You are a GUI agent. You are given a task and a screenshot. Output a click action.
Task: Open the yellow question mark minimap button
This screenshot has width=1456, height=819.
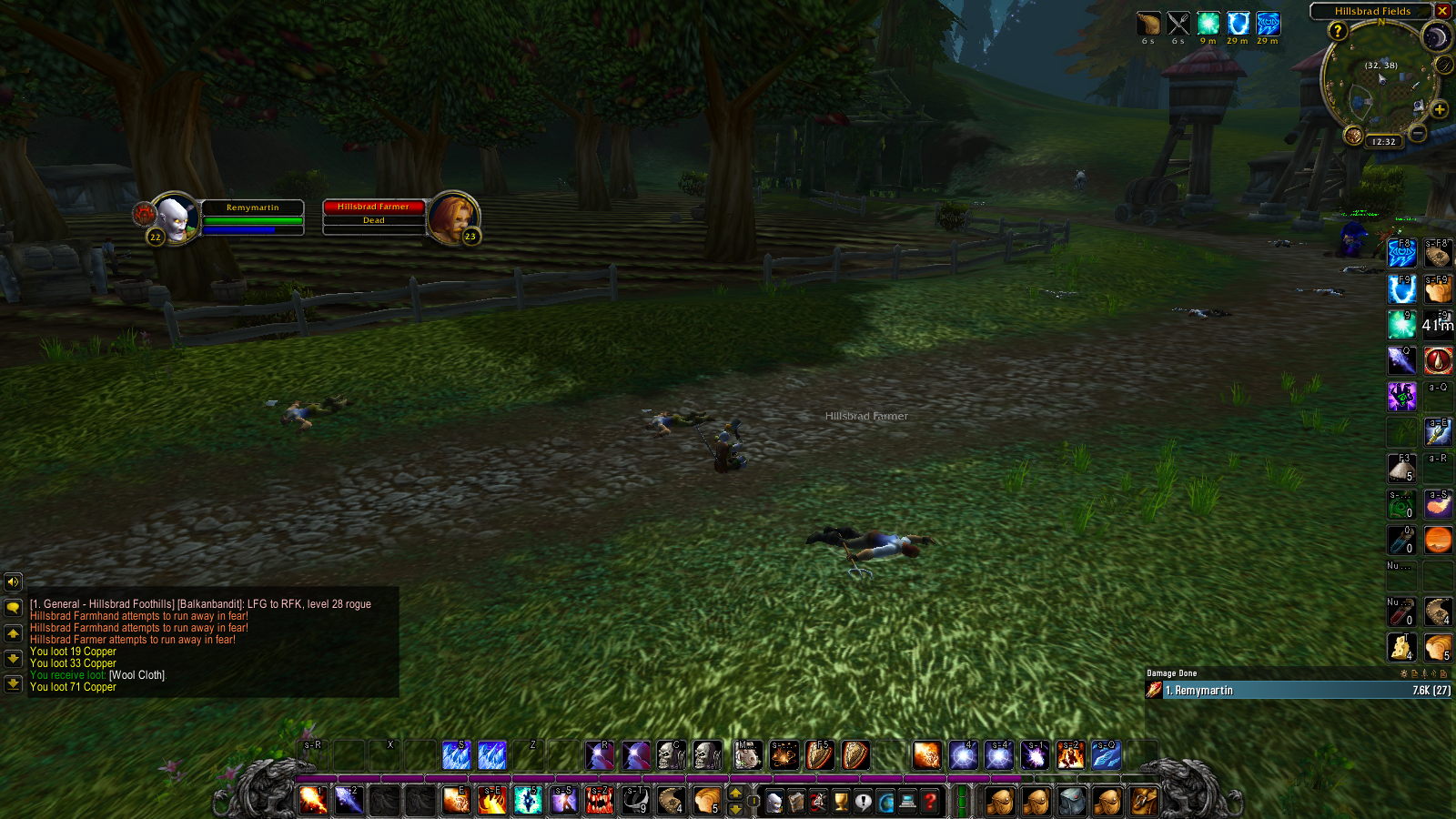[1337, 31]
